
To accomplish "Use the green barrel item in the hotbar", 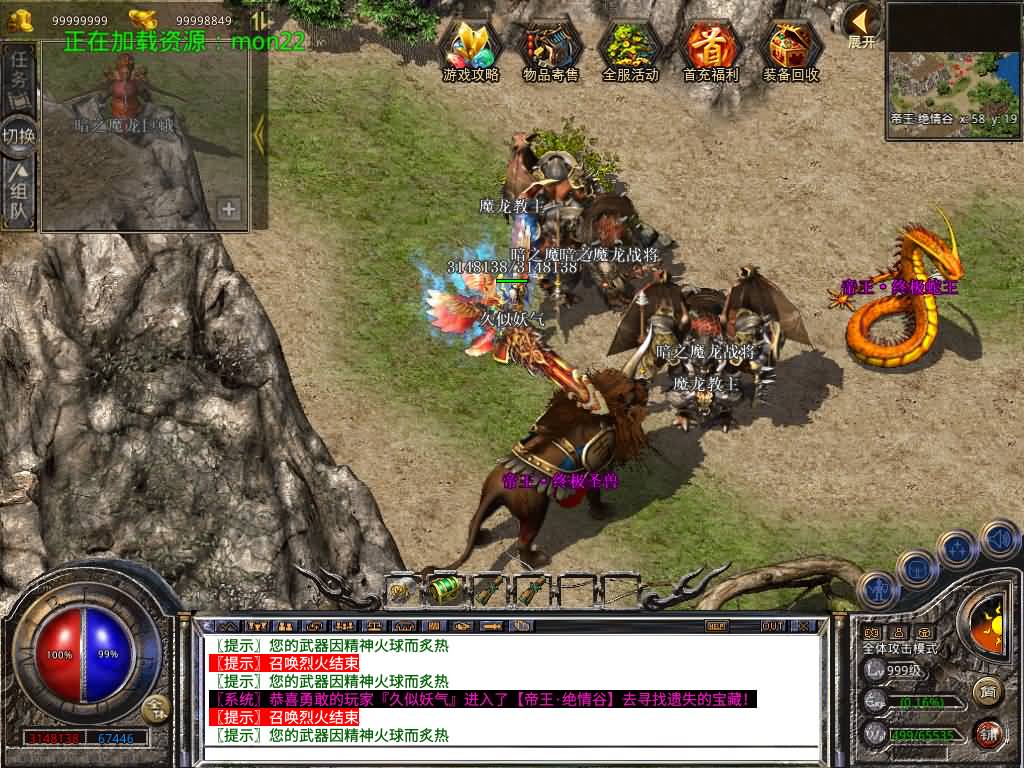I will (445, 590).
